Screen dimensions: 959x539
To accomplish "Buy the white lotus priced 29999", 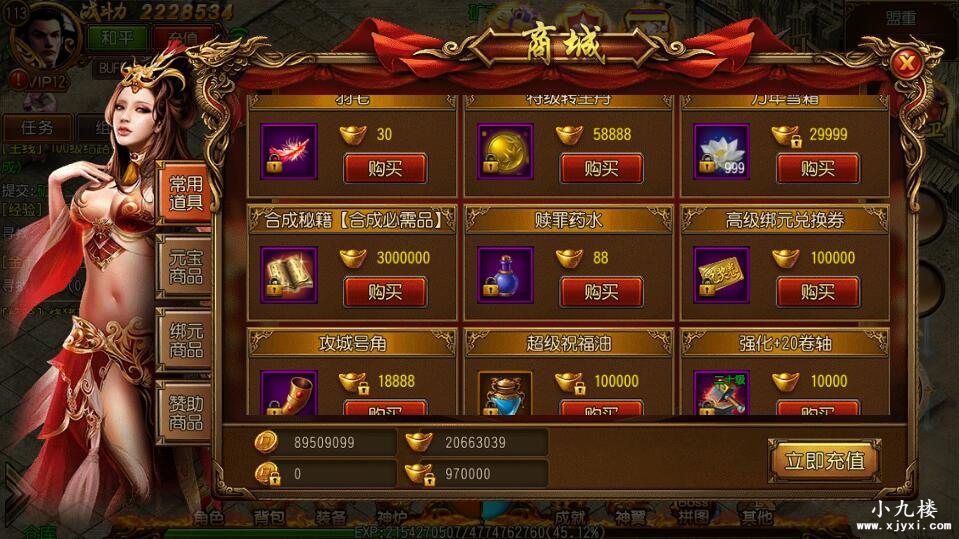I will click(818, 168).
